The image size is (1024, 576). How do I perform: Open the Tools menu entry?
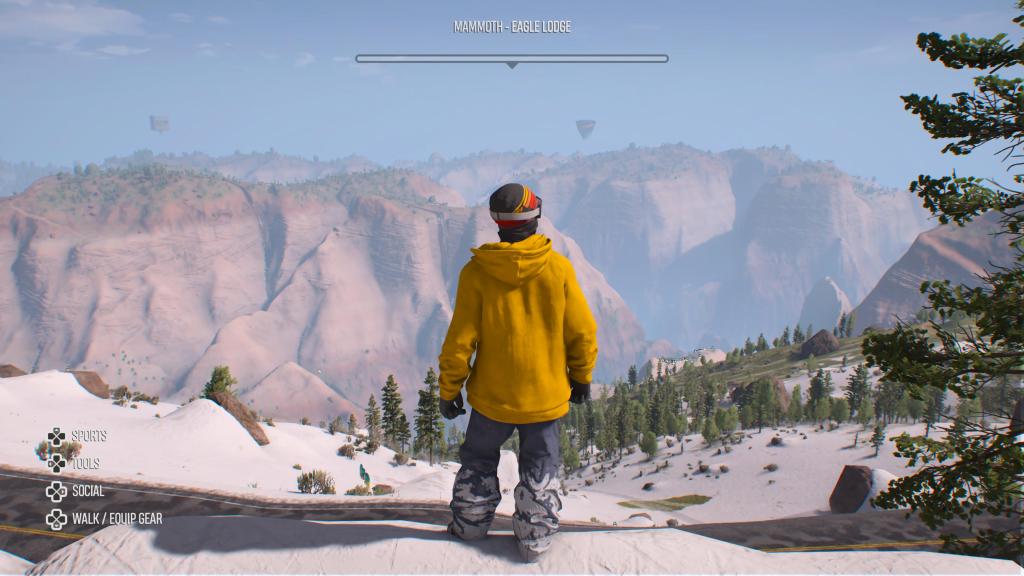85,464
